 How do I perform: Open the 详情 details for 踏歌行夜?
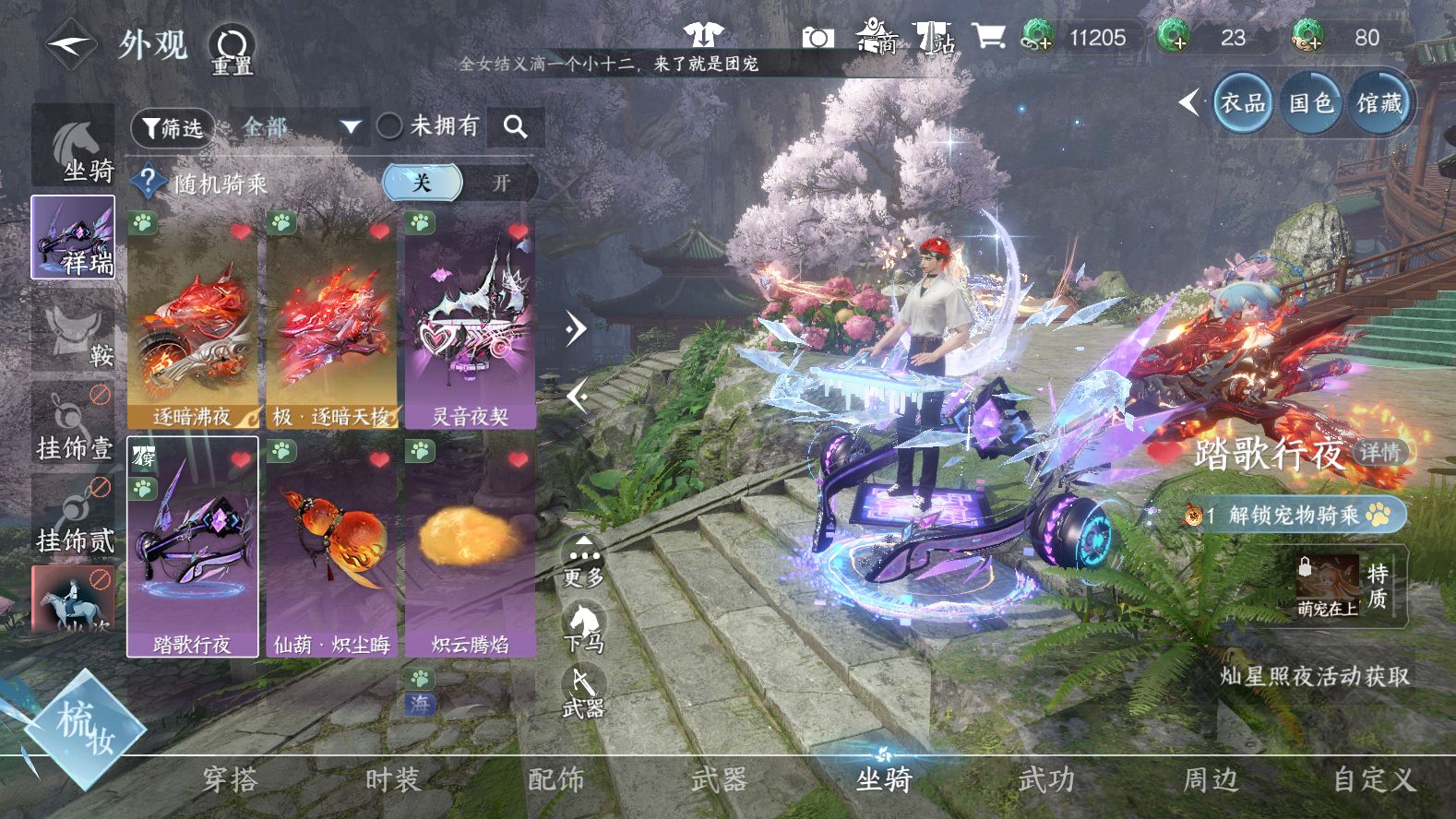click(1380, 452)
